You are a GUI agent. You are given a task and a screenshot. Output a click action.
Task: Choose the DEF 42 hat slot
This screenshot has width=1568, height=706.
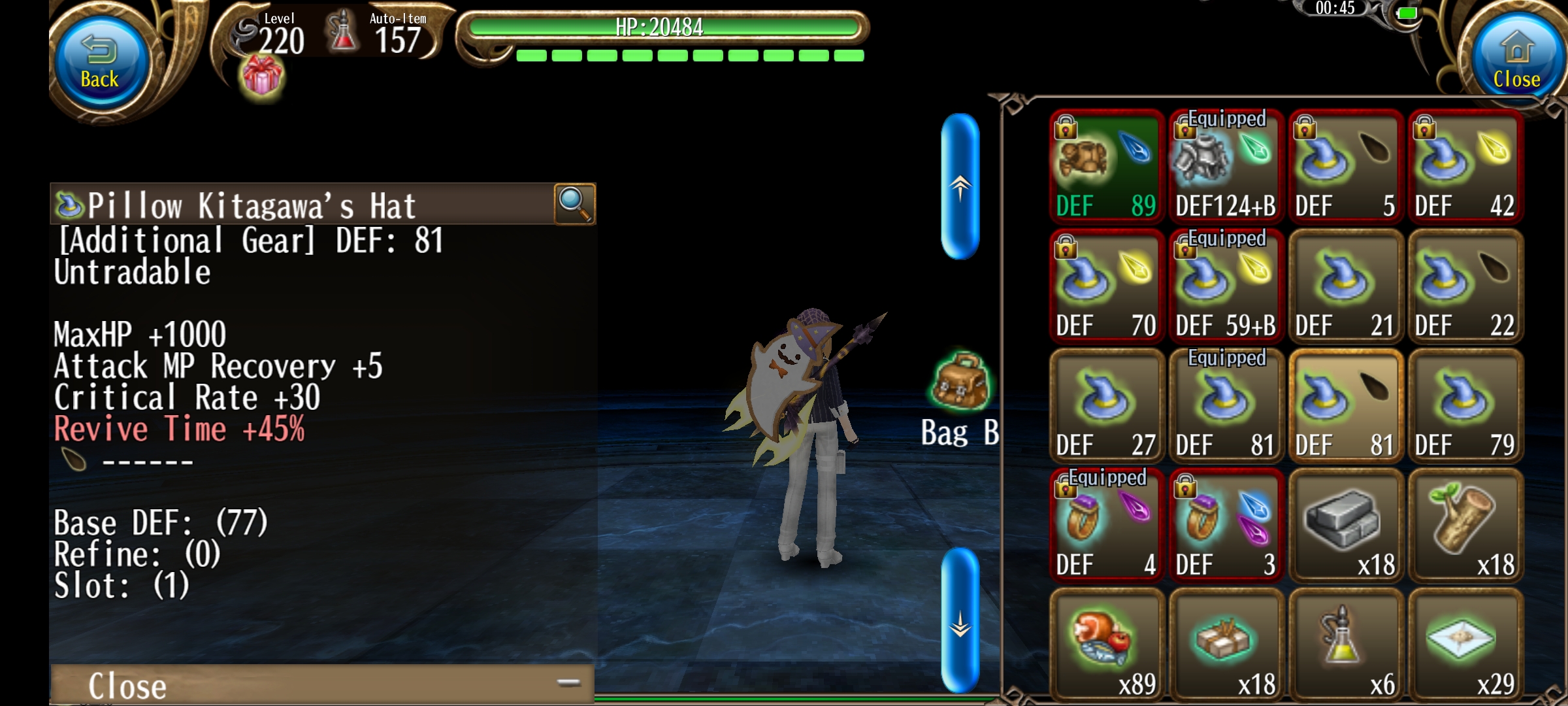[1465, 166]
